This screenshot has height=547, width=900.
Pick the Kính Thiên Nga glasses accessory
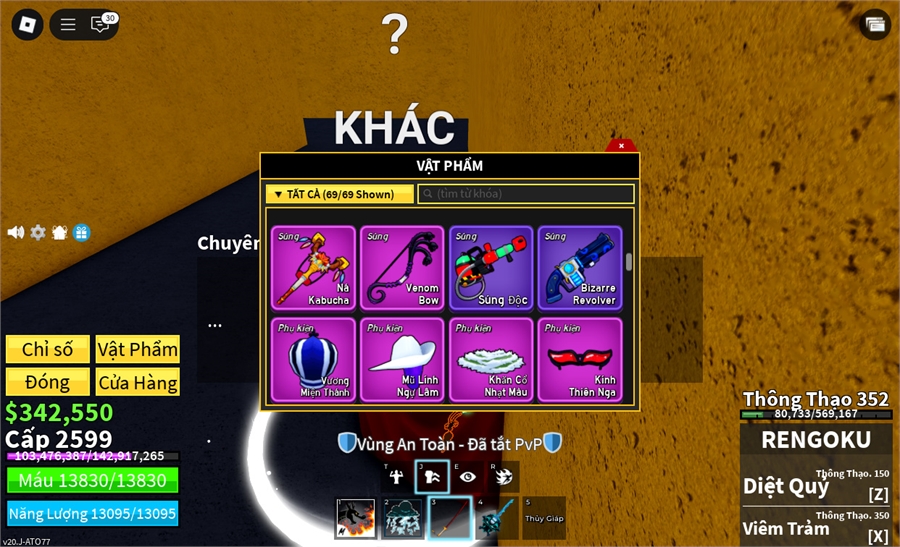(579, 359)
